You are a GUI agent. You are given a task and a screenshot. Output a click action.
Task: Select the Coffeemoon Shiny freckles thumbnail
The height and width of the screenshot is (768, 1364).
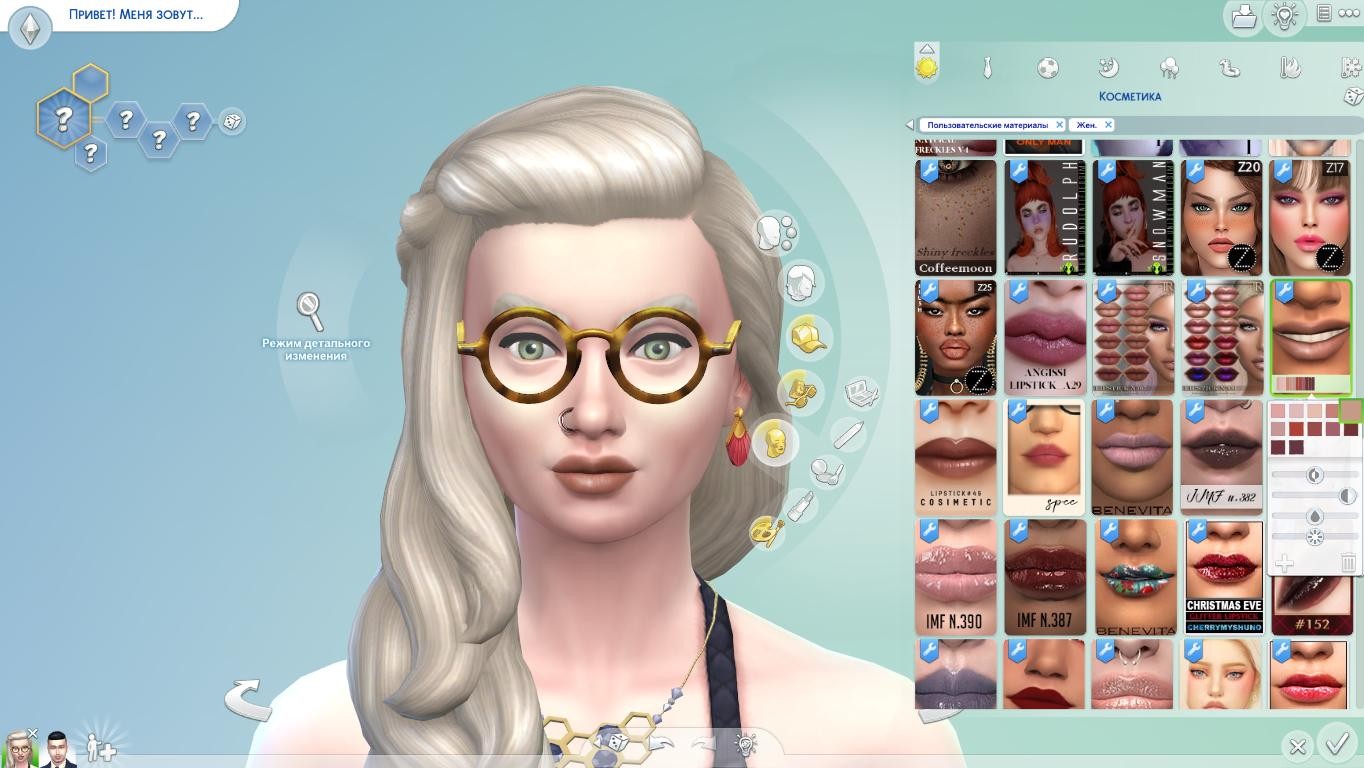(956, 218)
